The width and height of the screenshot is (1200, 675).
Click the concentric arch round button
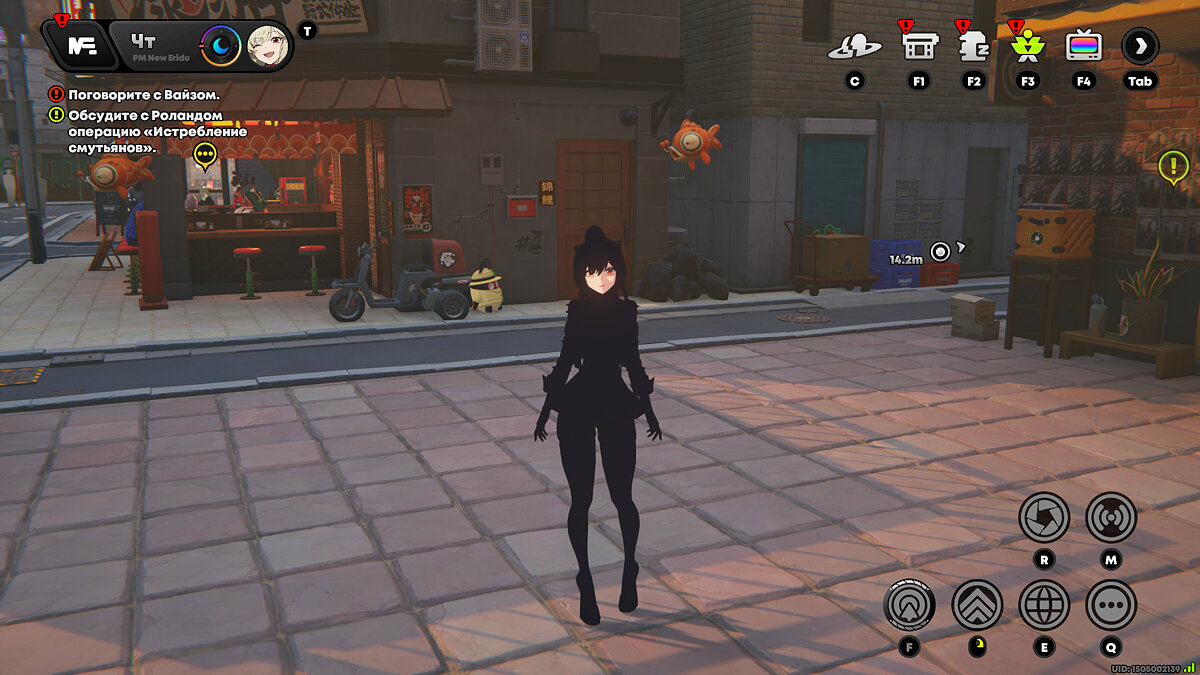(x=909, y=605)
